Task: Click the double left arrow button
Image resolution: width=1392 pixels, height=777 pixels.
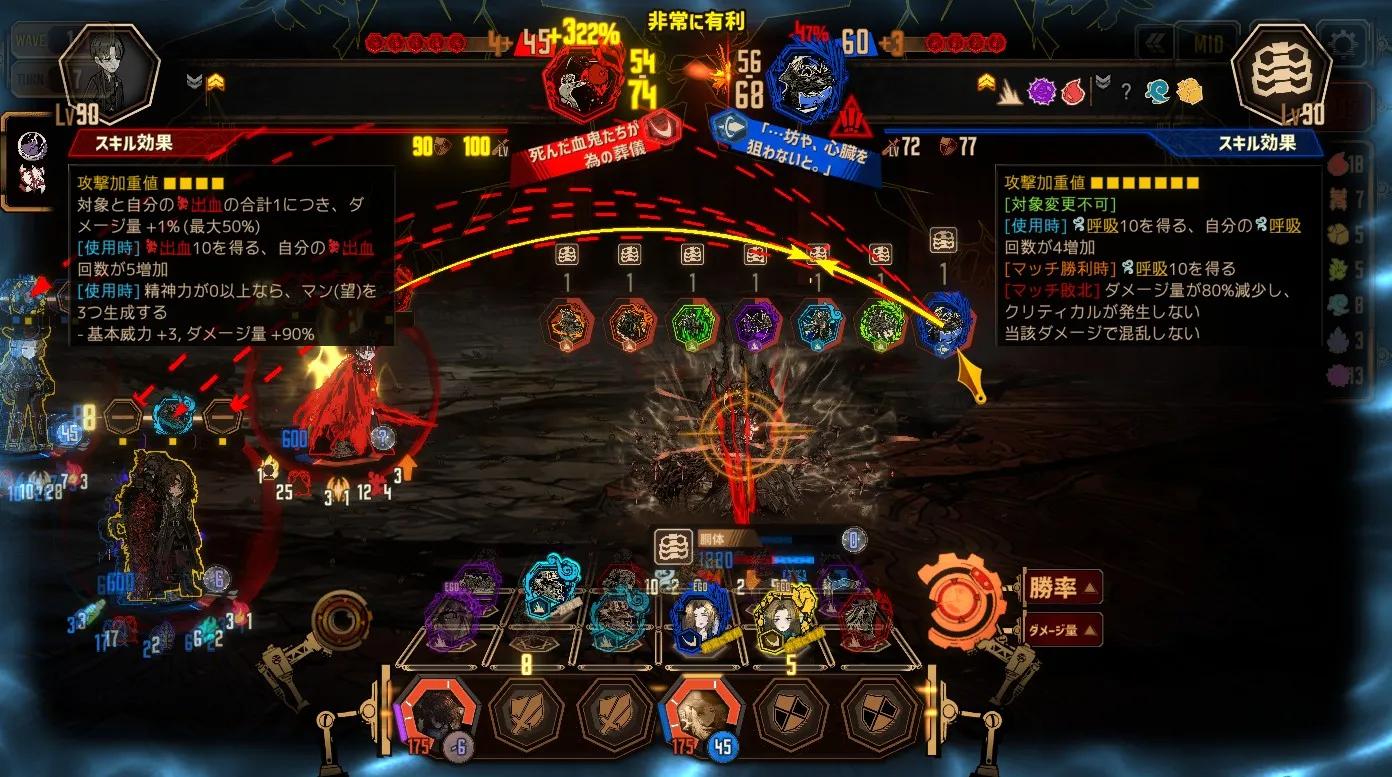Action: [1157, 43]
